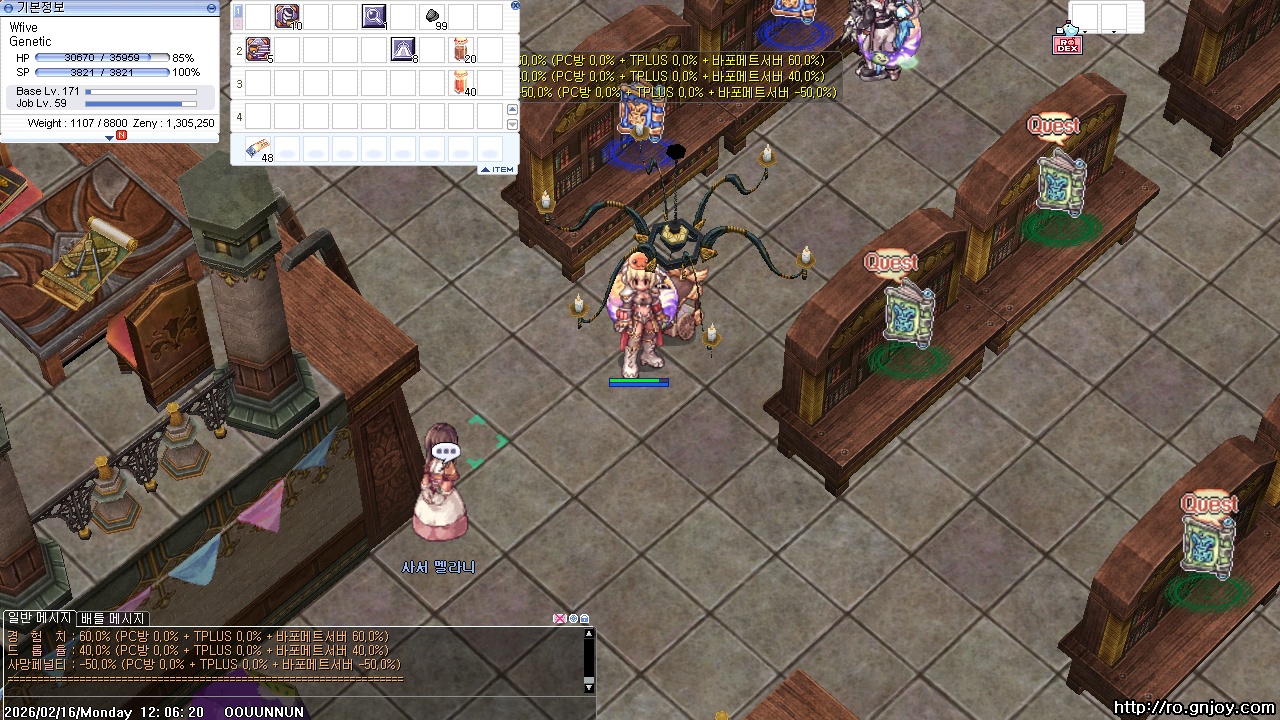The image size is (1280, 720).
Task: Switch to the 배틀 메시지 chat tab
Action: pyautogui.click(x=113, y=618)
